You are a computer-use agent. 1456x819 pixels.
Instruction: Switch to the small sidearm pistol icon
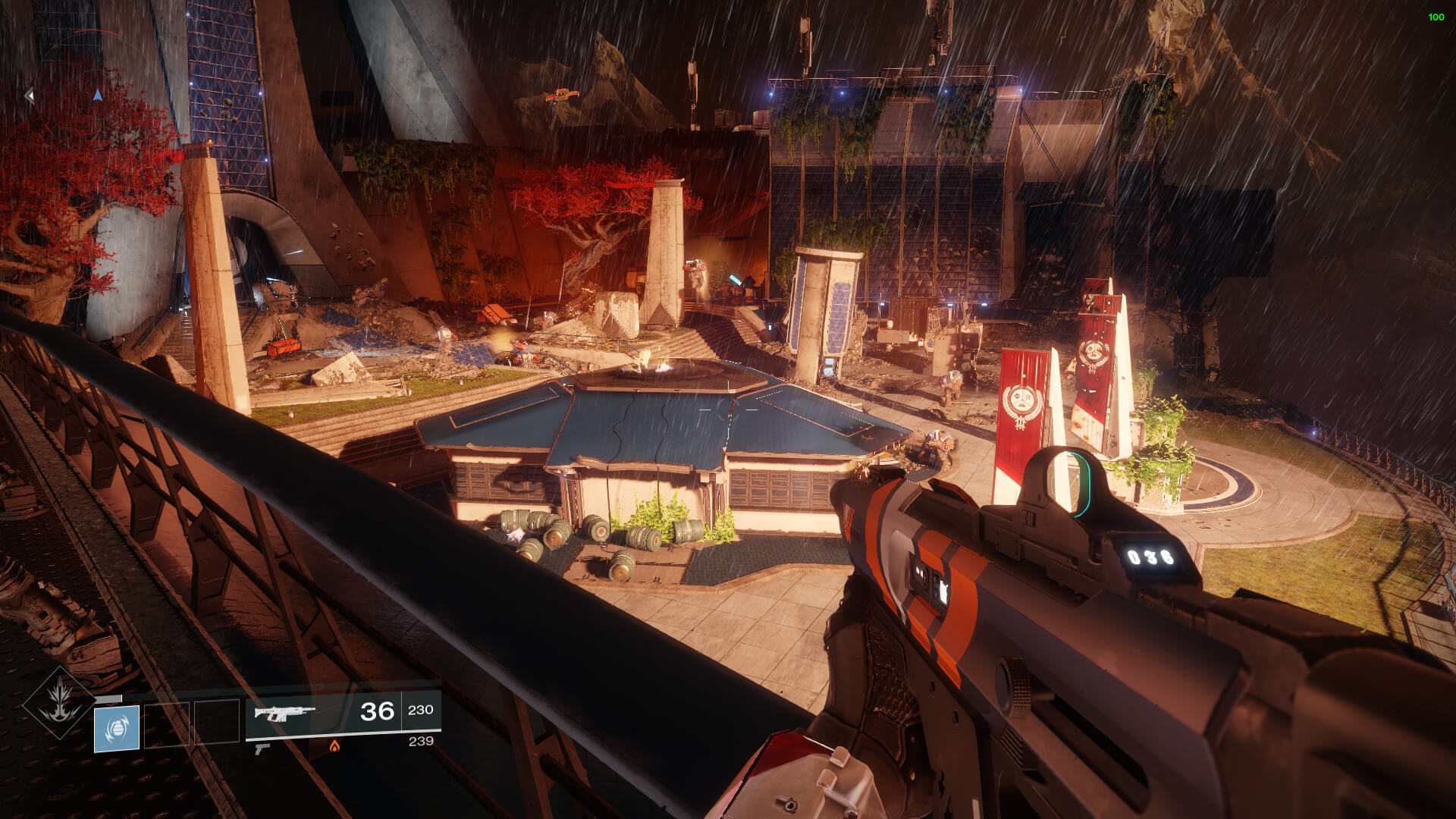click(262, 748)
